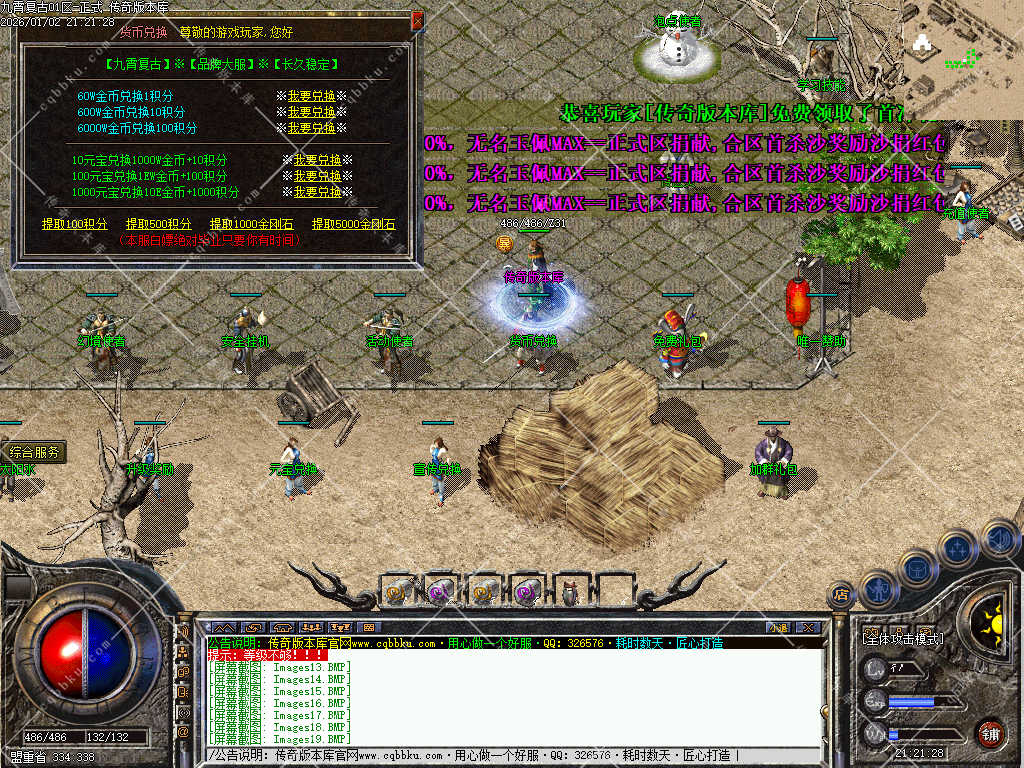This screenshot has height=768, width=1024.
Task: Switch the 全体攻击模式 attack mode label
Action: (x=903, y=638)
